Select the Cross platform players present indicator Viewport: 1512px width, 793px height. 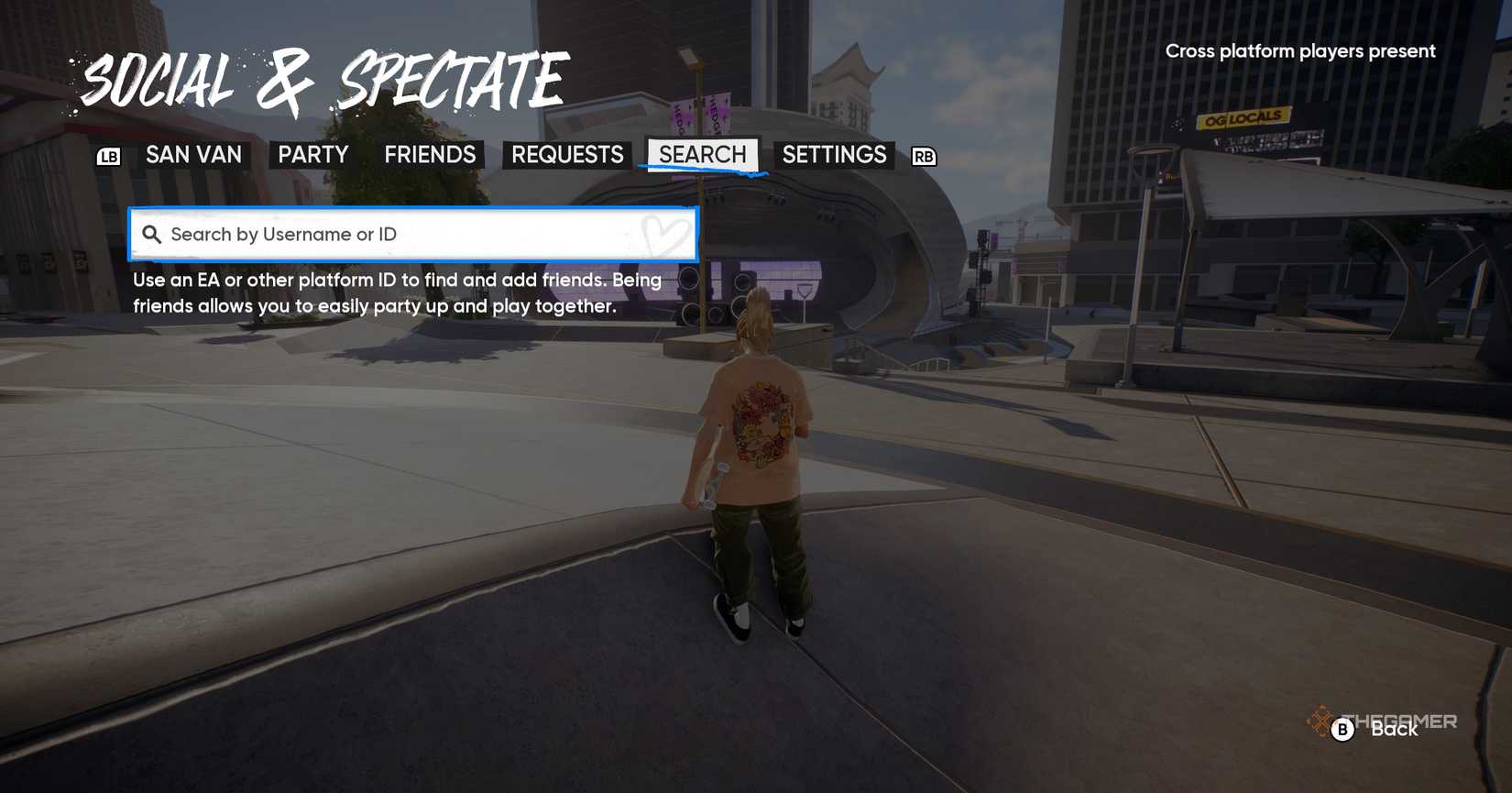coord(1298,51)
